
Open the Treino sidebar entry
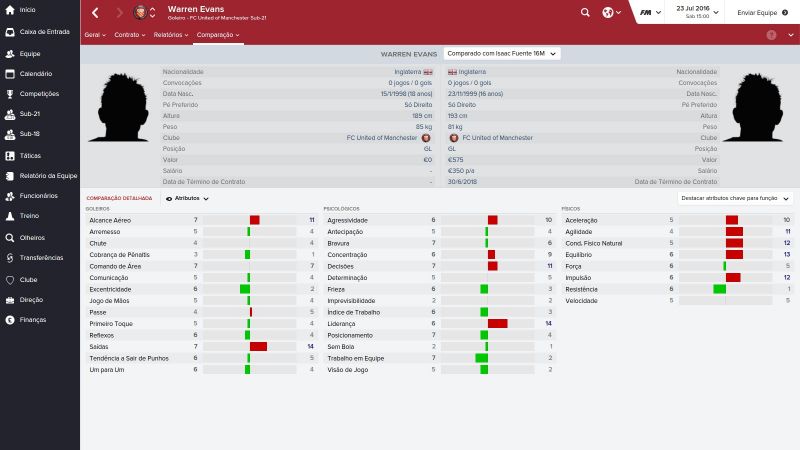(x=30, y=216)
